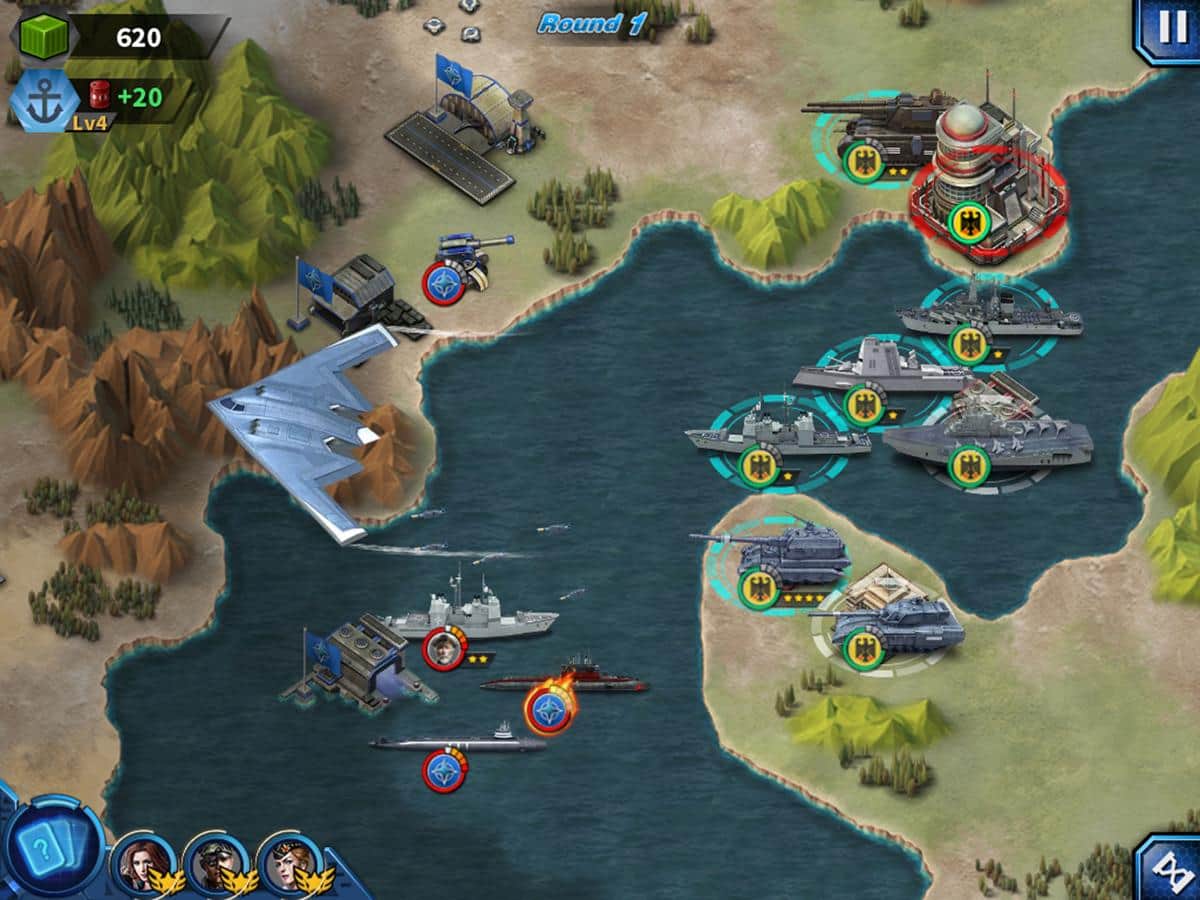Open the anchor Lv4 navy icon
This screenshot has width=1200, height=900.
pos(45,100)
